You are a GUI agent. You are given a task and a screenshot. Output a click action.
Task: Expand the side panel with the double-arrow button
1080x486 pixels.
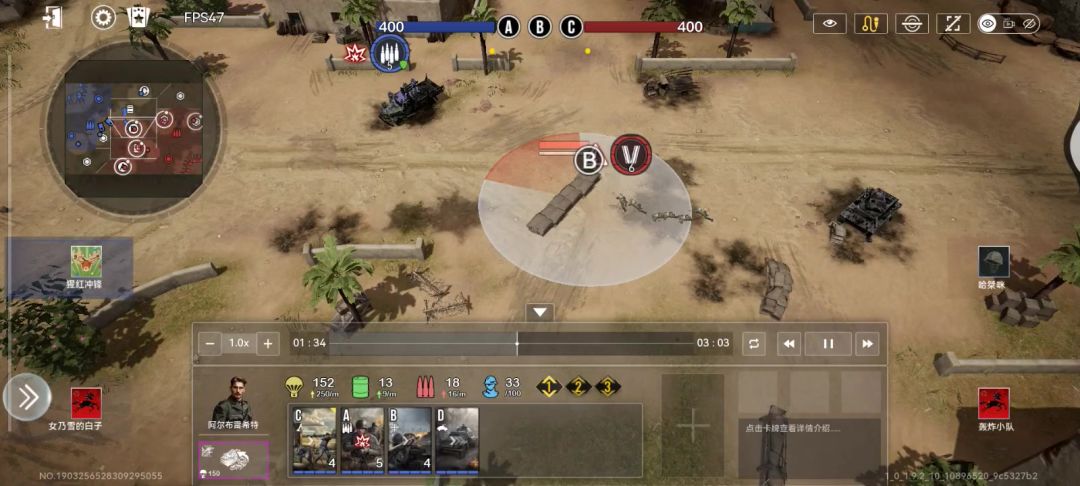[27, 398]
